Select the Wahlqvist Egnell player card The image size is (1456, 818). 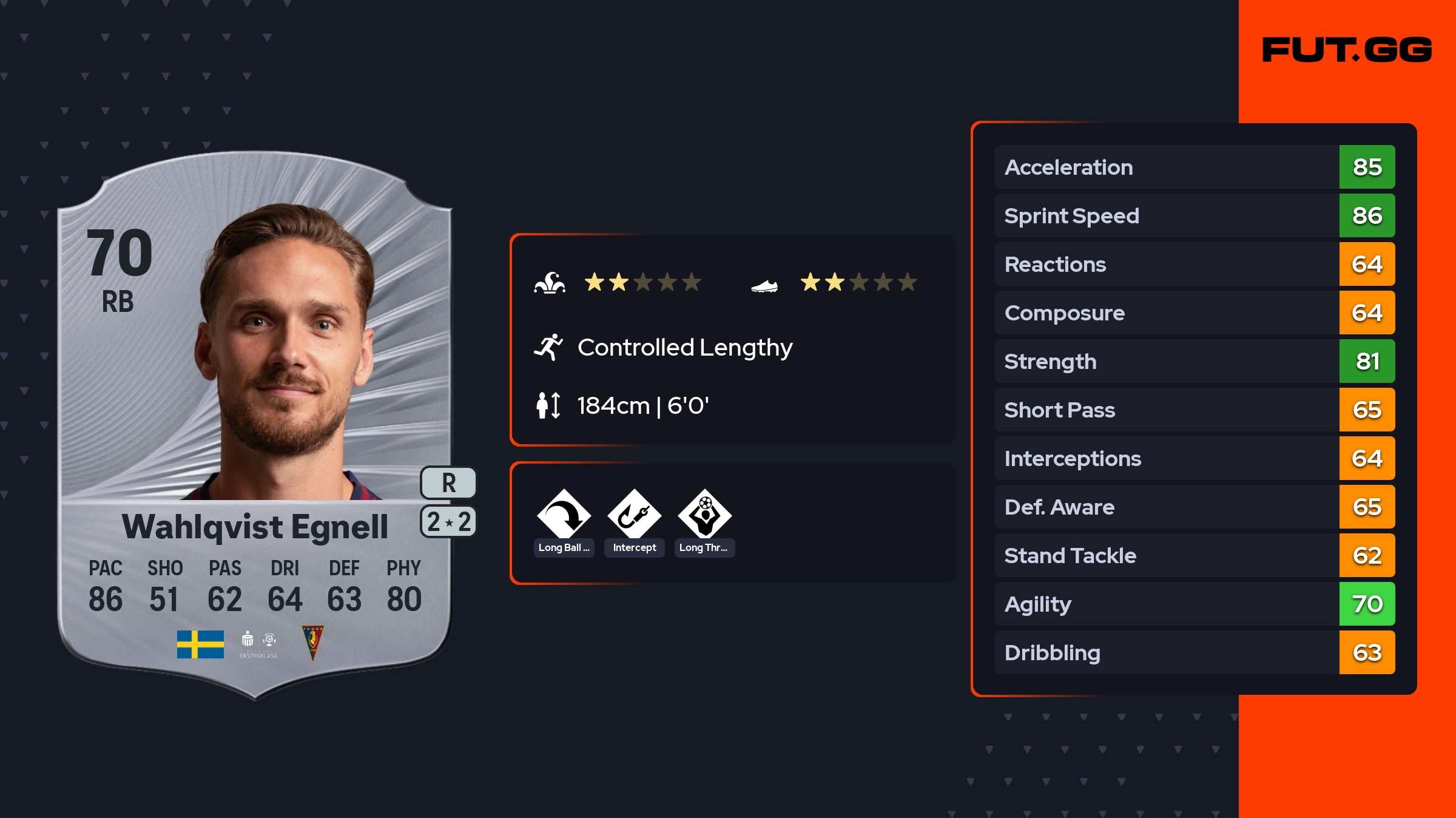click(x=255, y=425)
